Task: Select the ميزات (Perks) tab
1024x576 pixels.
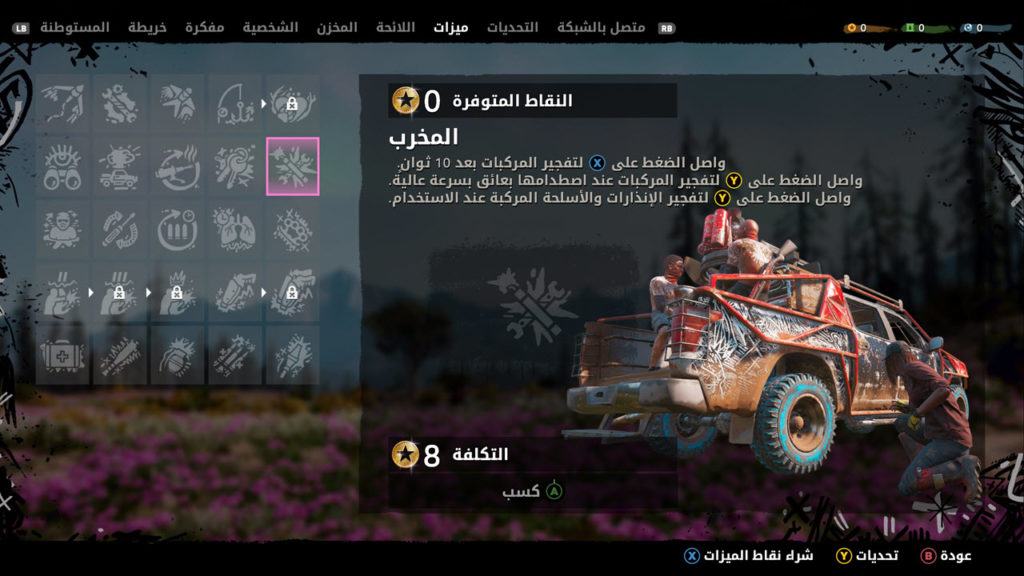Action: tap(451, 27)
